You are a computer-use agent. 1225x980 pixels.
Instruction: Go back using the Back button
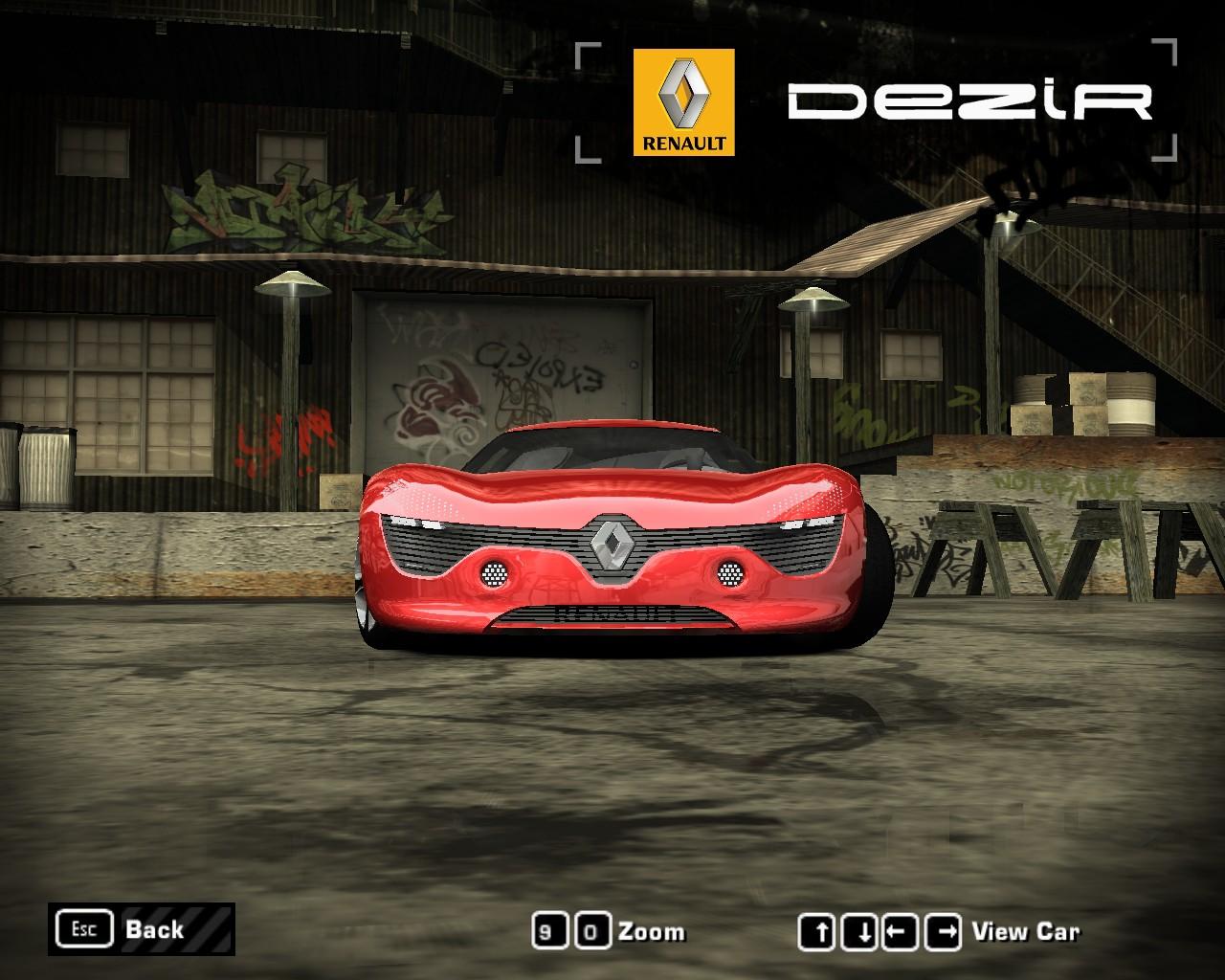click(x=141, y=929)
